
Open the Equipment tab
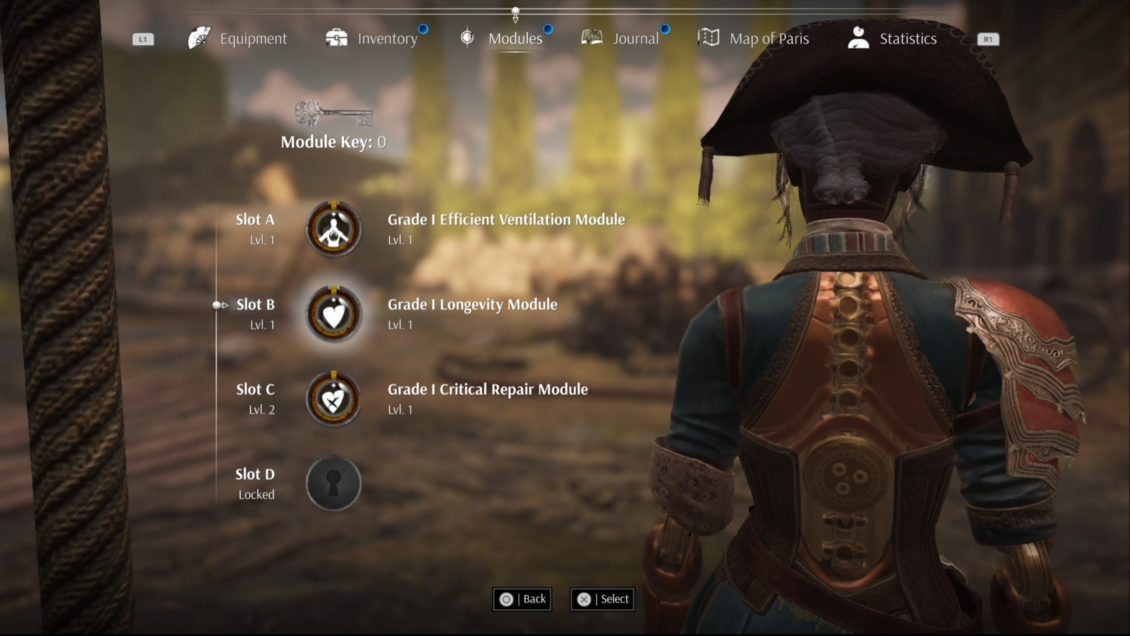click(238, 39)
